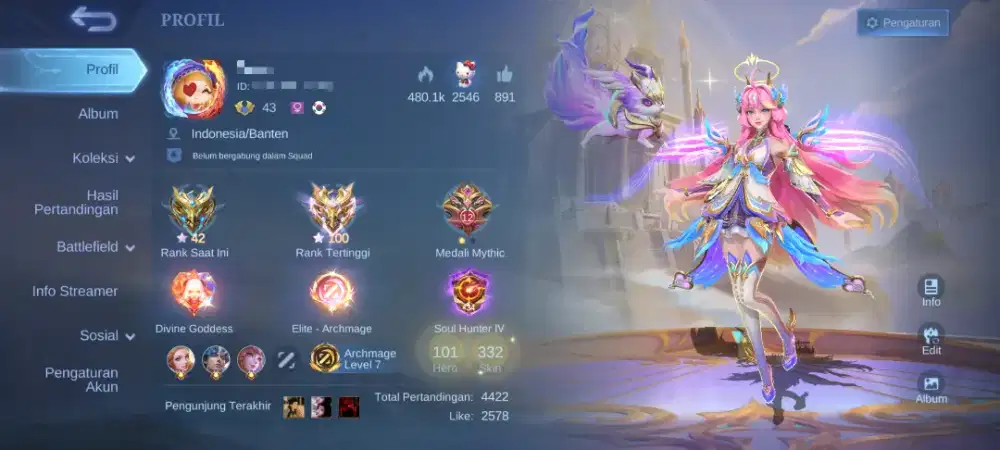The image size is (1000, 450).
Task: Go back using the arrow button
Action: (93, 20)
